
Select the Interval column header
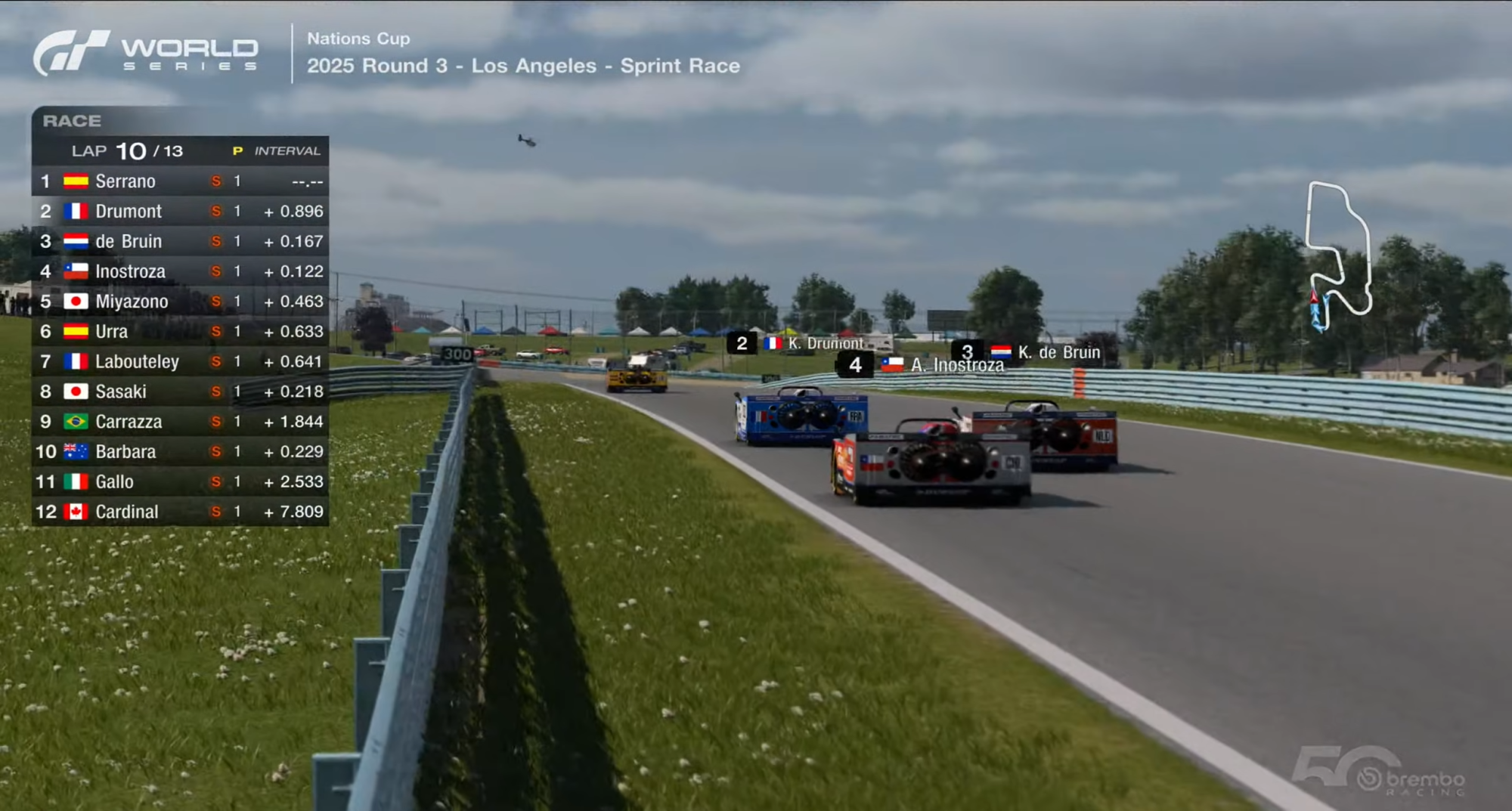pyautogui.click(x=287, y=151)
